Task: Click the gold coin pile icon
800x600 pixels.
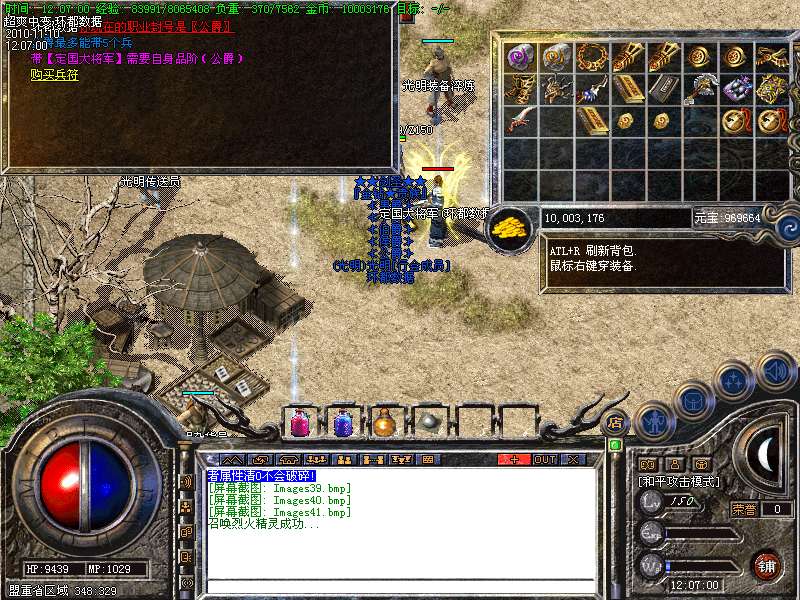Action: click(x=512, y=224)
